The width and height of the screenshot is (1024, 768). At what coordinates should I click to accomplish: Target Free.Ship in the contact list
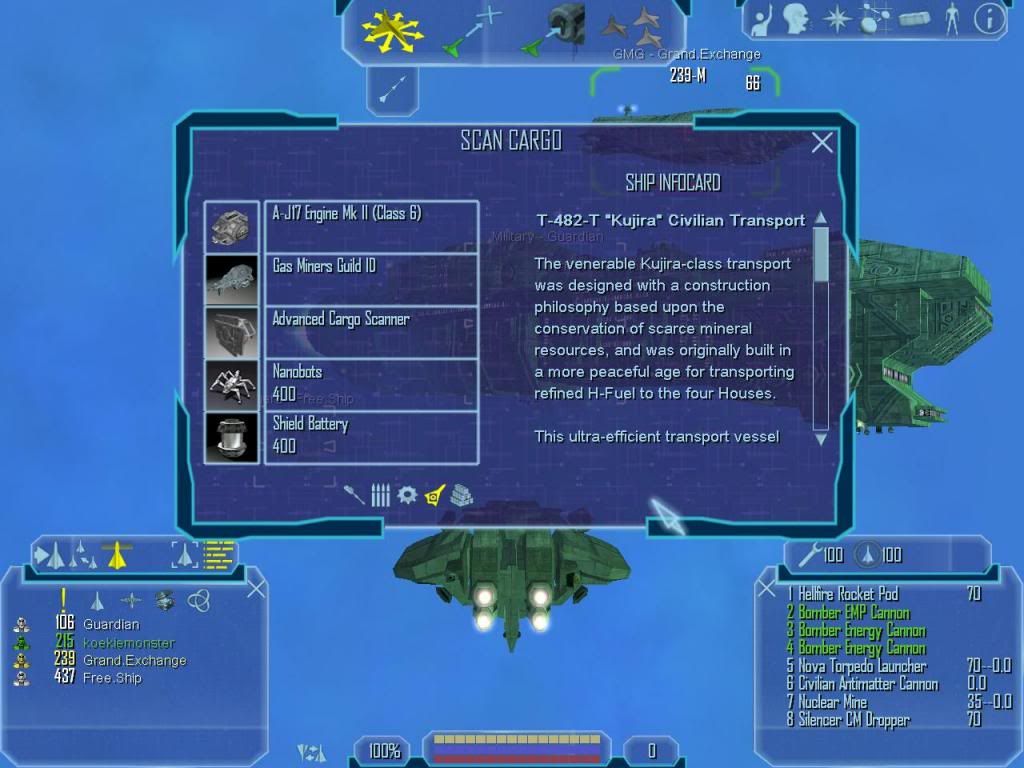[112, 678]
